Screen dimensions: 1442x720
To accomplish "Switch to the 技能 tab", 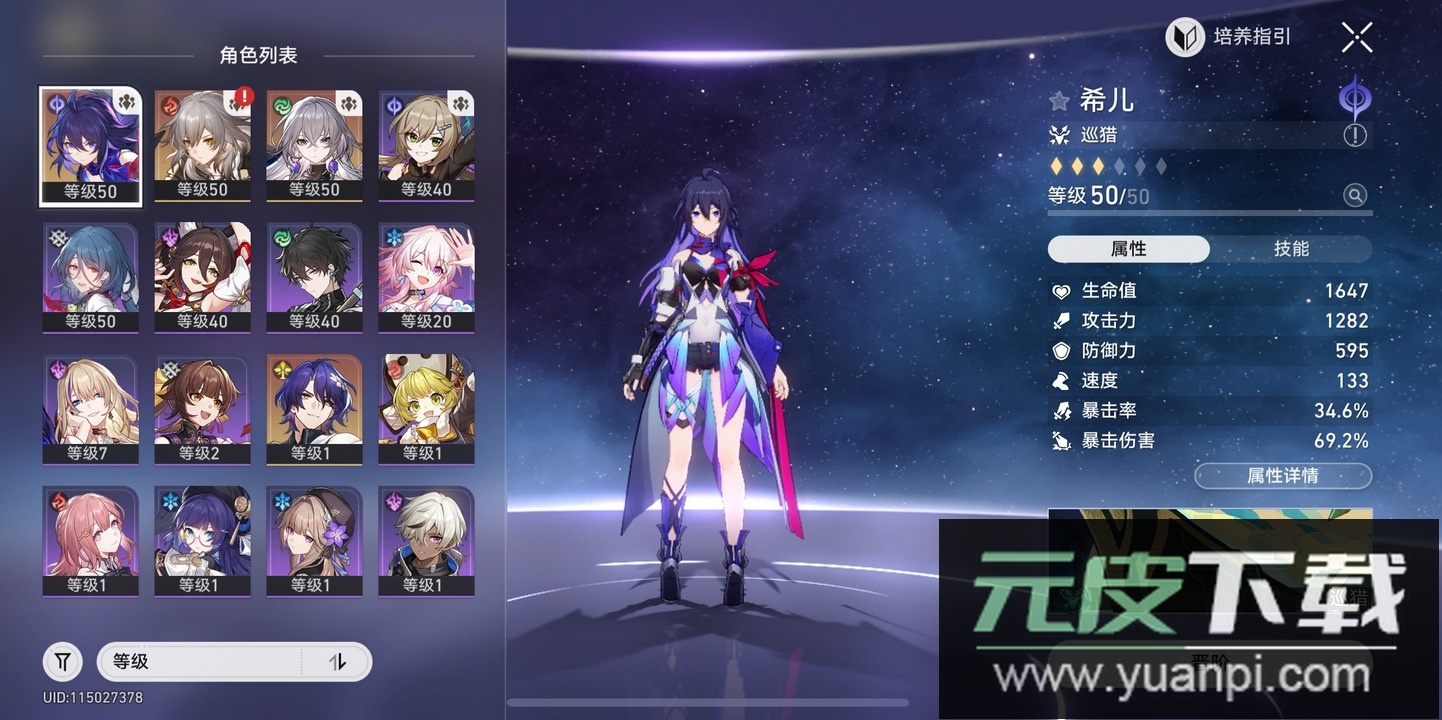I will pyautogui.click(x=1292, y=249).
